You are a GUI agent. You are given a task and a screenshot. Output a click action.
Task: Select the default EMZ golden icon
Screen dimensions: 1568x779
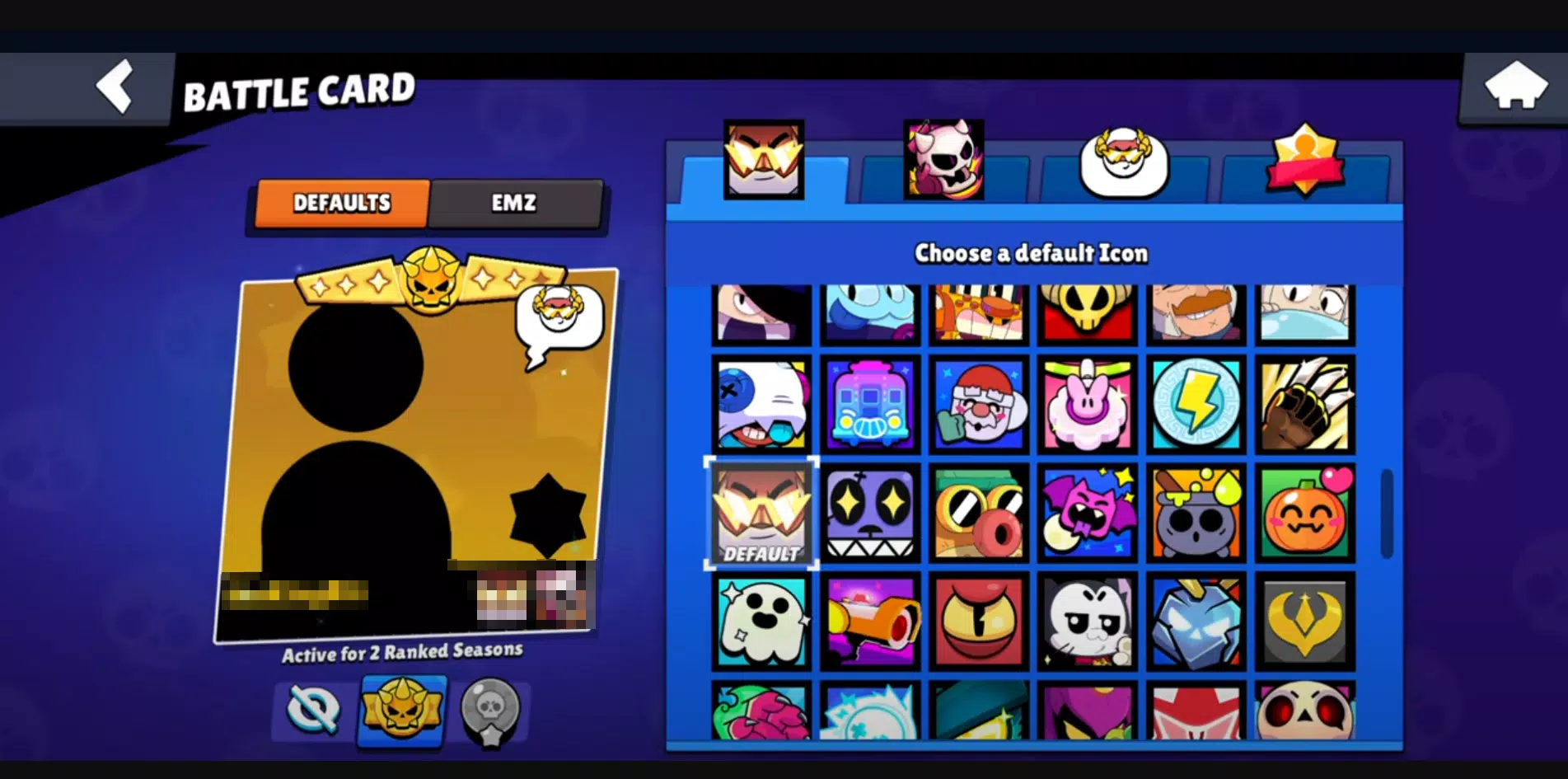[761, 511]
